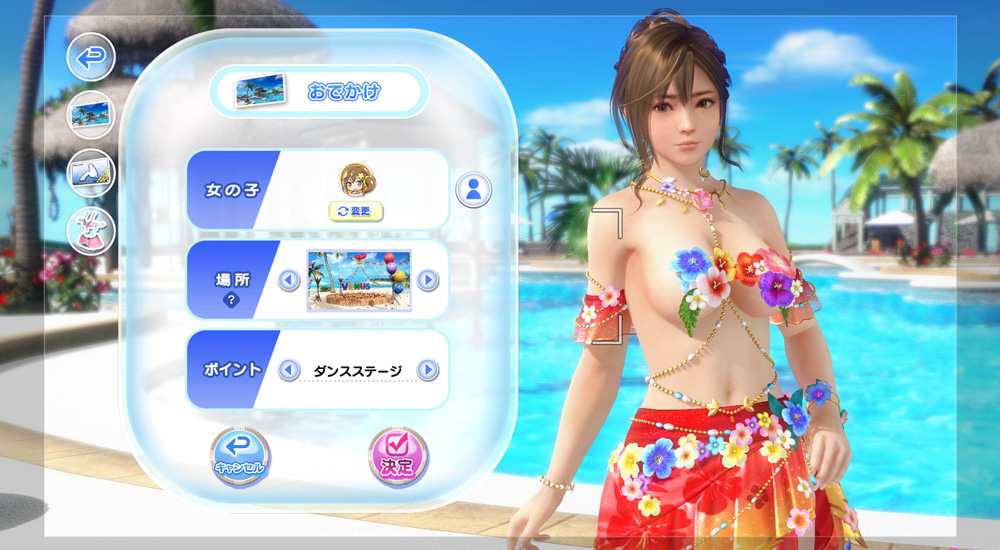This screenshot has width=1000, height=550.
Task: Click the 変更 change girl button
Action: pyautogui.click(x=357, y=211)
